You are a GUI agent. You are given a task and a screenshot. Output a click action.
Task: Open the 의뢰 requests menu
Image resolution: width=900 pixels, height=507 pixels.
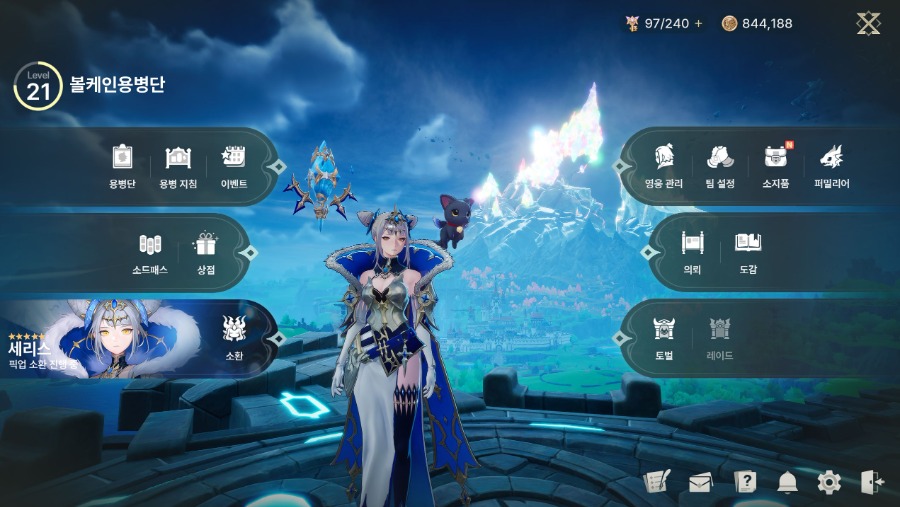pyautogui.click(x=692, y=251)
